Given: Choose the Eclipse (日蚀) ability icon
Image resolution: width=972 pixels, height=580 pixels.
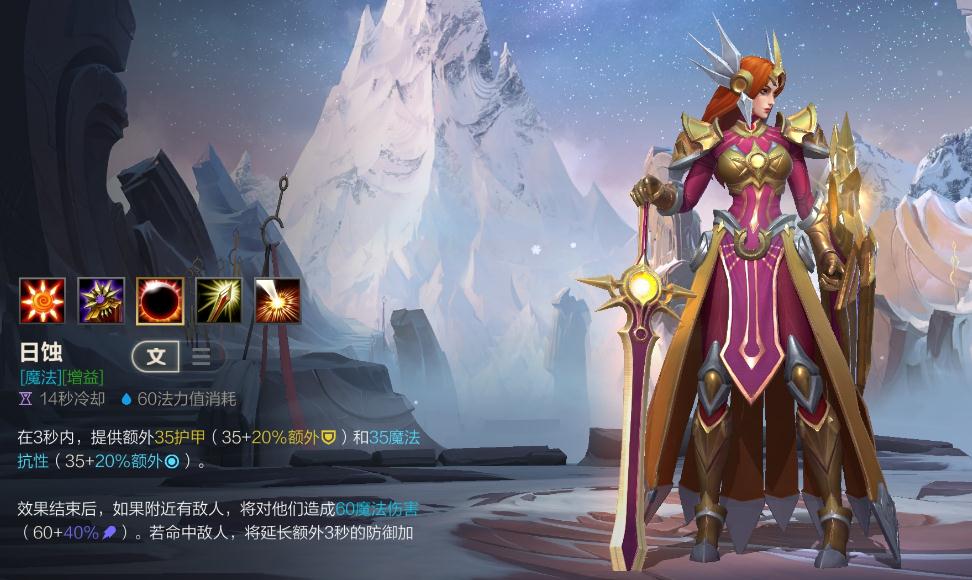Looking at the screenshot, I should 160,301.
